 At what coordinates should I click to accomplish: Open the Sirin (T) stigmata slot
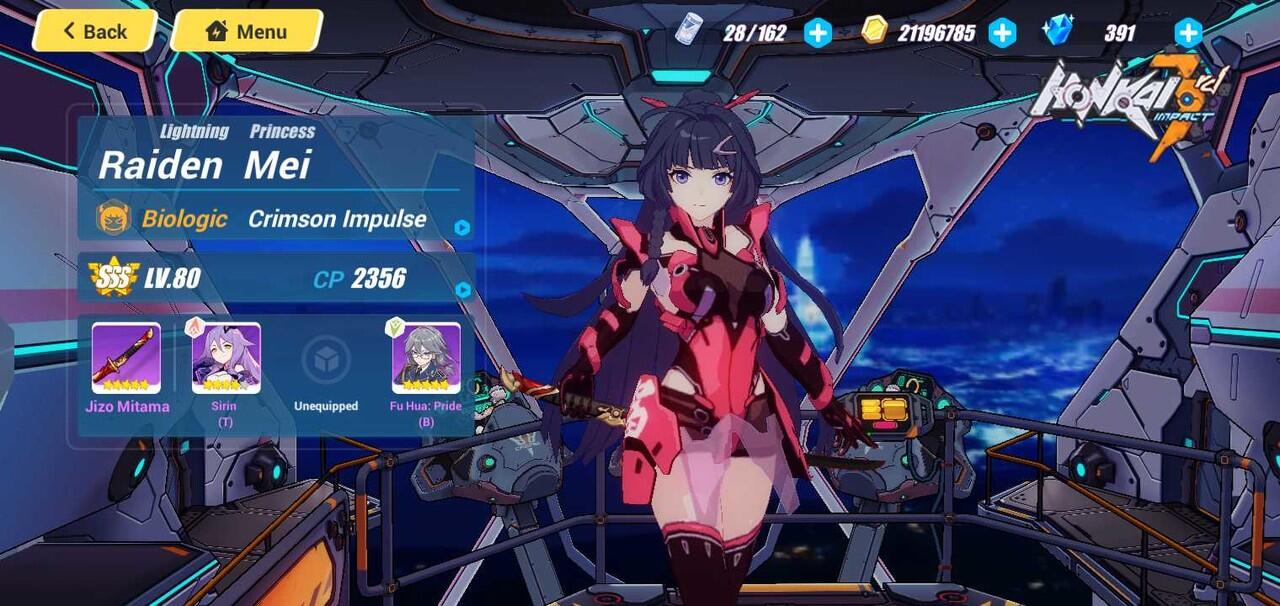[x=226, y=359]
